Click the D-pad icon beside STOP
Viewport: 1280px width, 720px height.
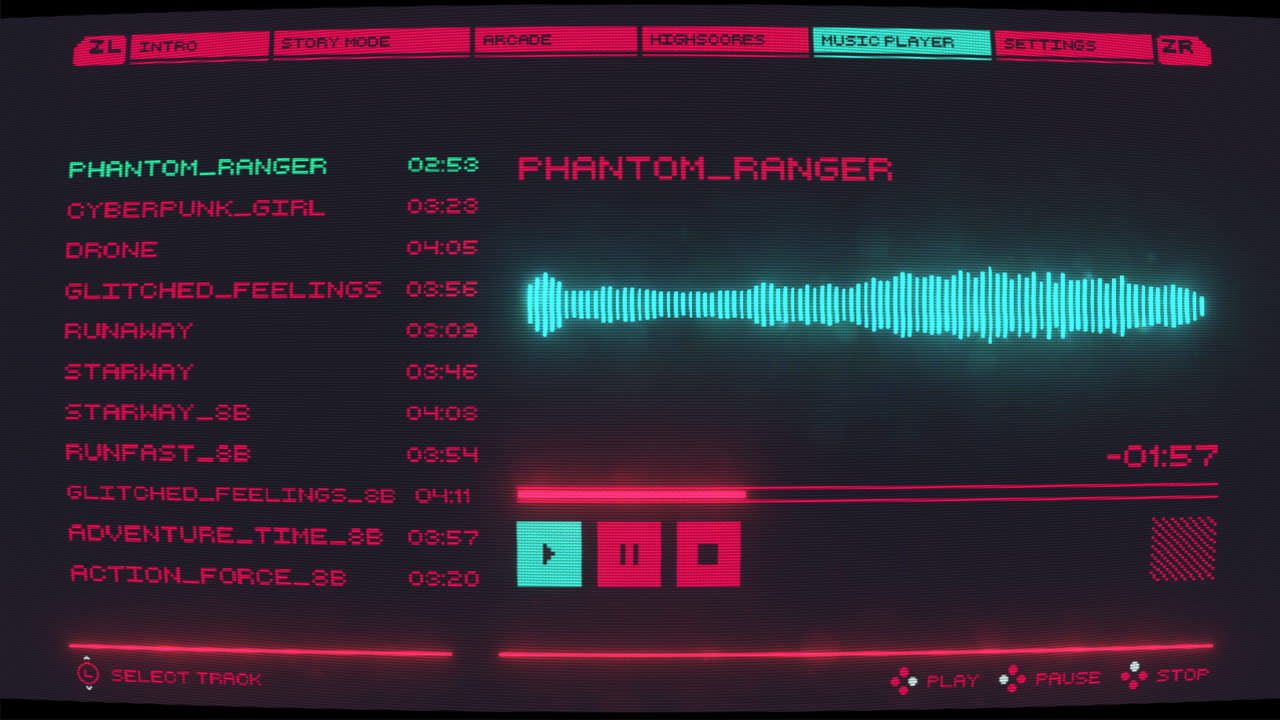tap(1134, 675)
